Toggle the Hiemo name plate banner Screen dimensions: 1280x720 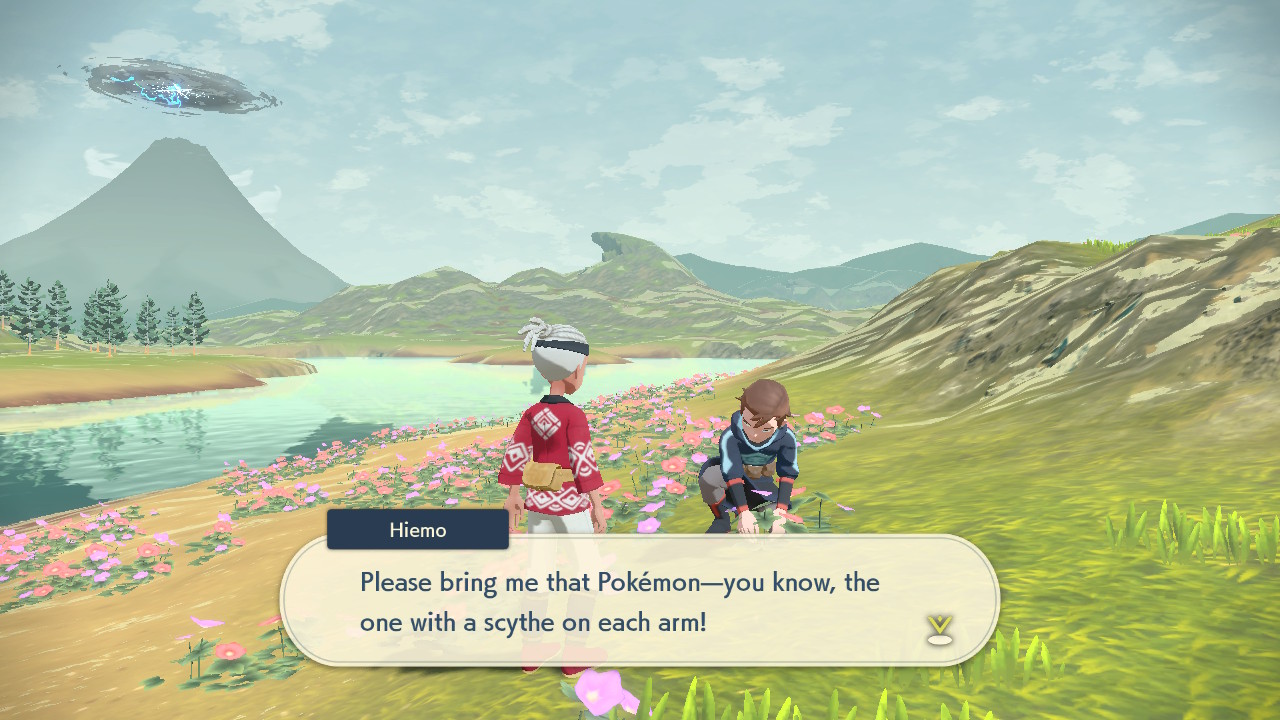click(417, 530)
